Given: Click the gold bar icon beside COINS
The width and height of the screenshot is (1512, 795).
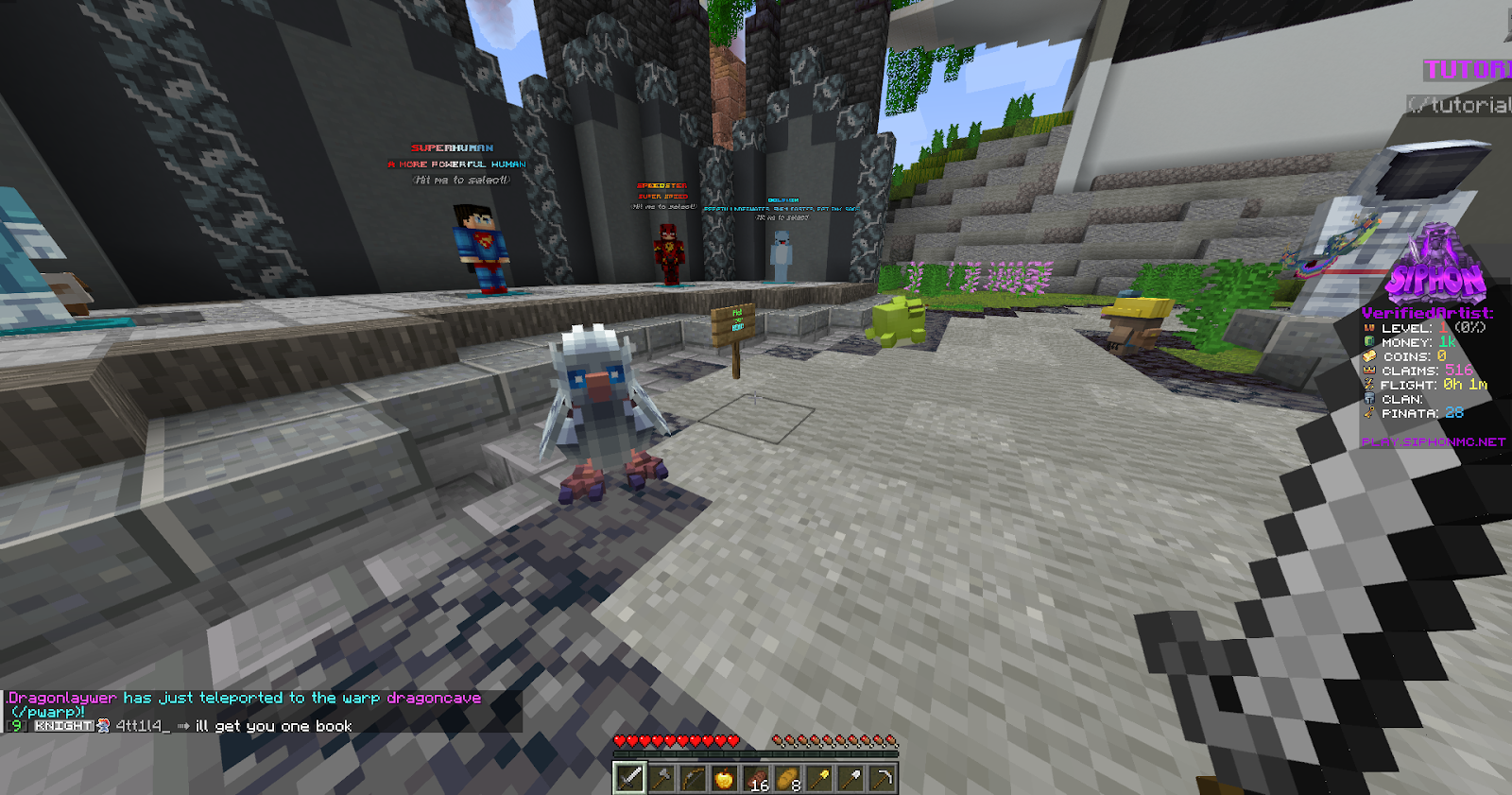Looking at the screenshot, I should coord(1370,357).
